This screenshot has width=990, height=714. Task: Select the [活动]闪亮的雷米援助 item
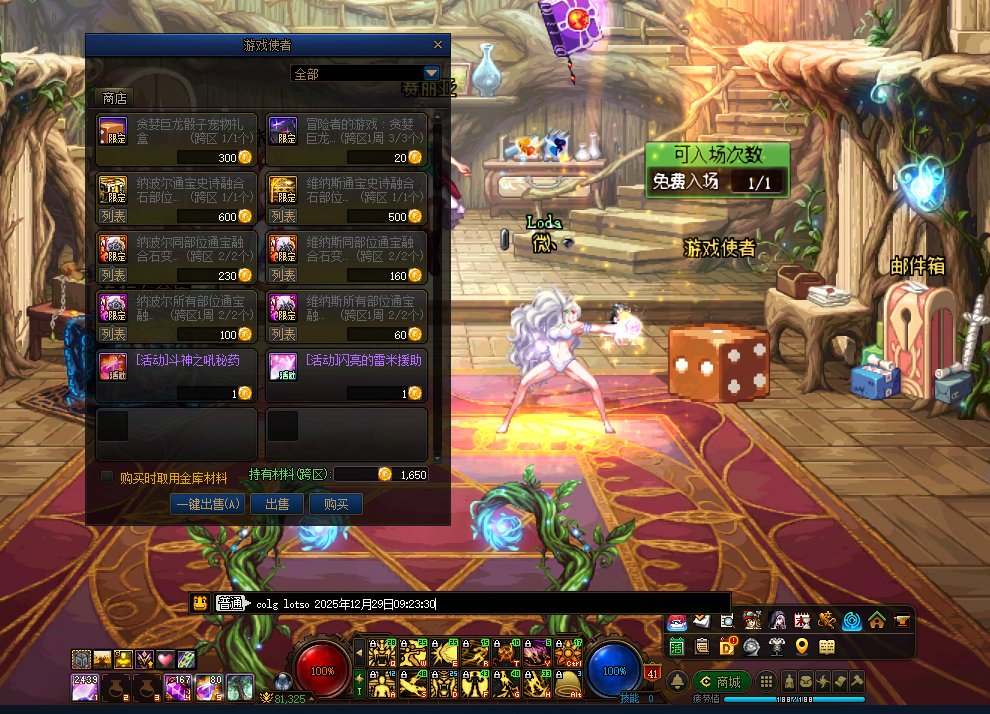(346, 374)
